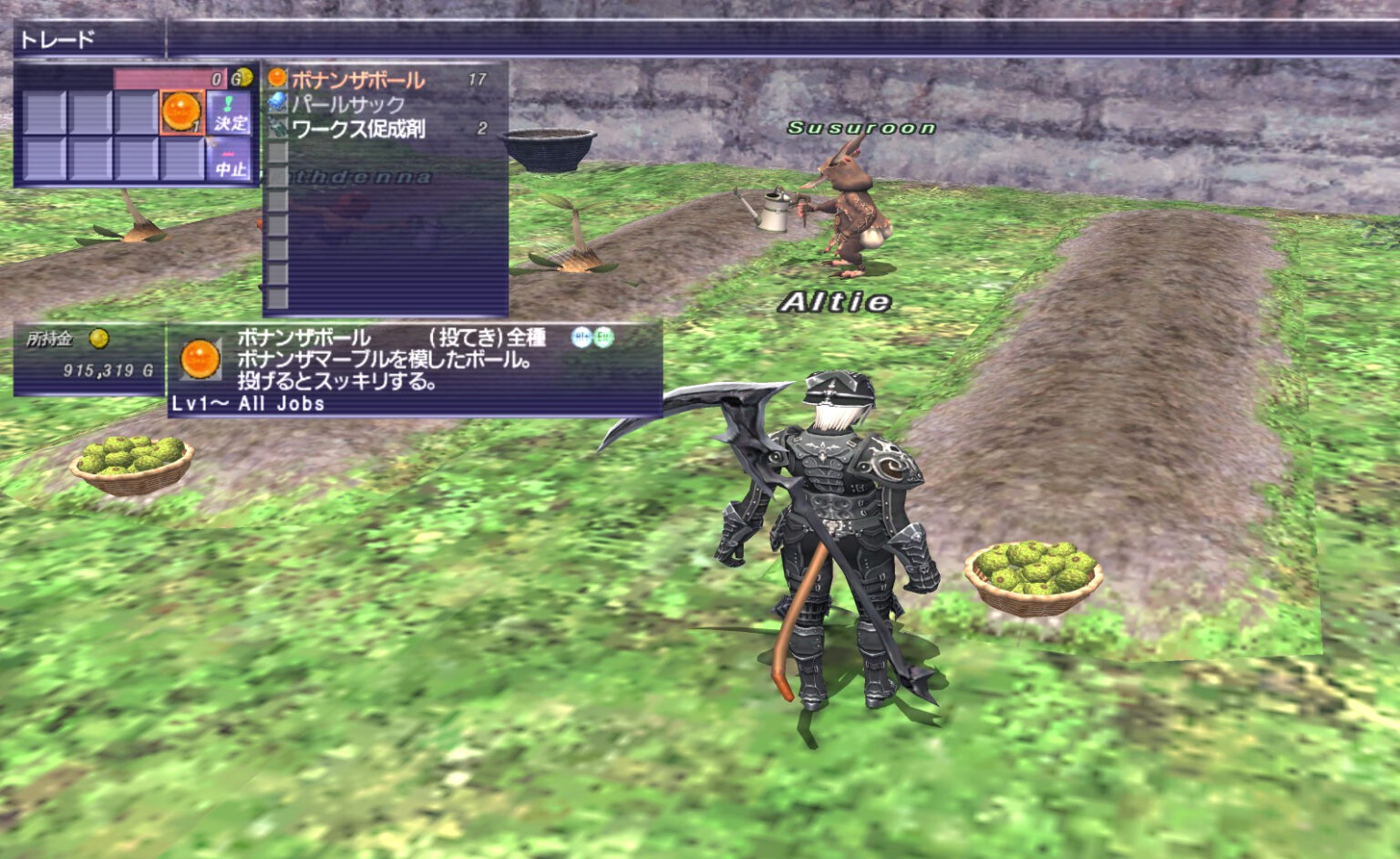Confirm the trade with 決定 button
The image size is (1400, 859).
click(x=231, y=113)
